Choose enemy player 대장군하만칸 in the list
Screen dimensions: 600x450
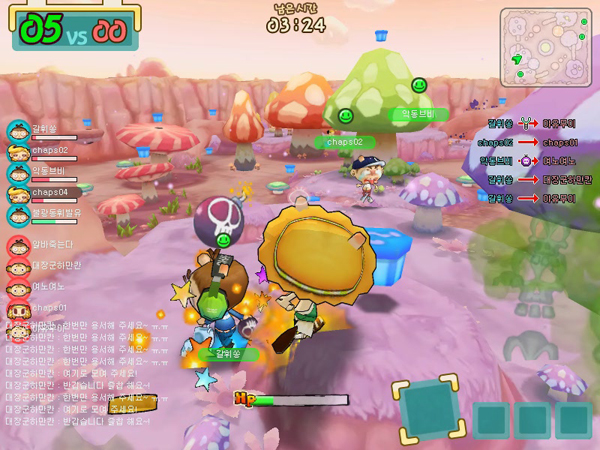[x=54, y=265]
